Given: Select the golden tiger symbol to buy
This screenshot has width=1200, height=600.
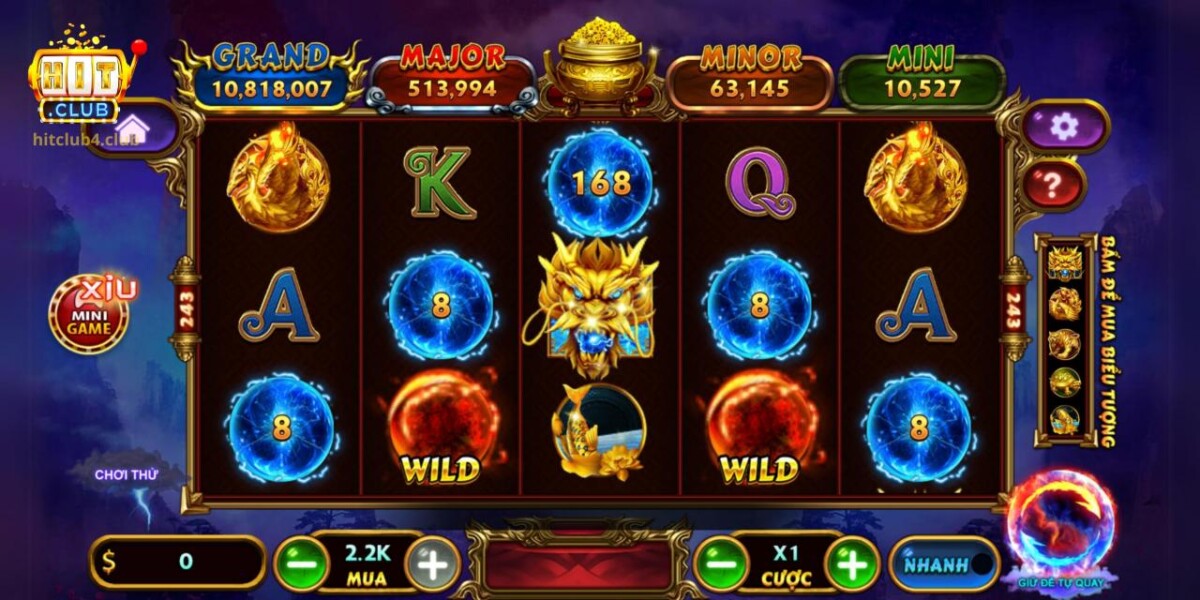Looking at the screenshot, I should 1065,343.
